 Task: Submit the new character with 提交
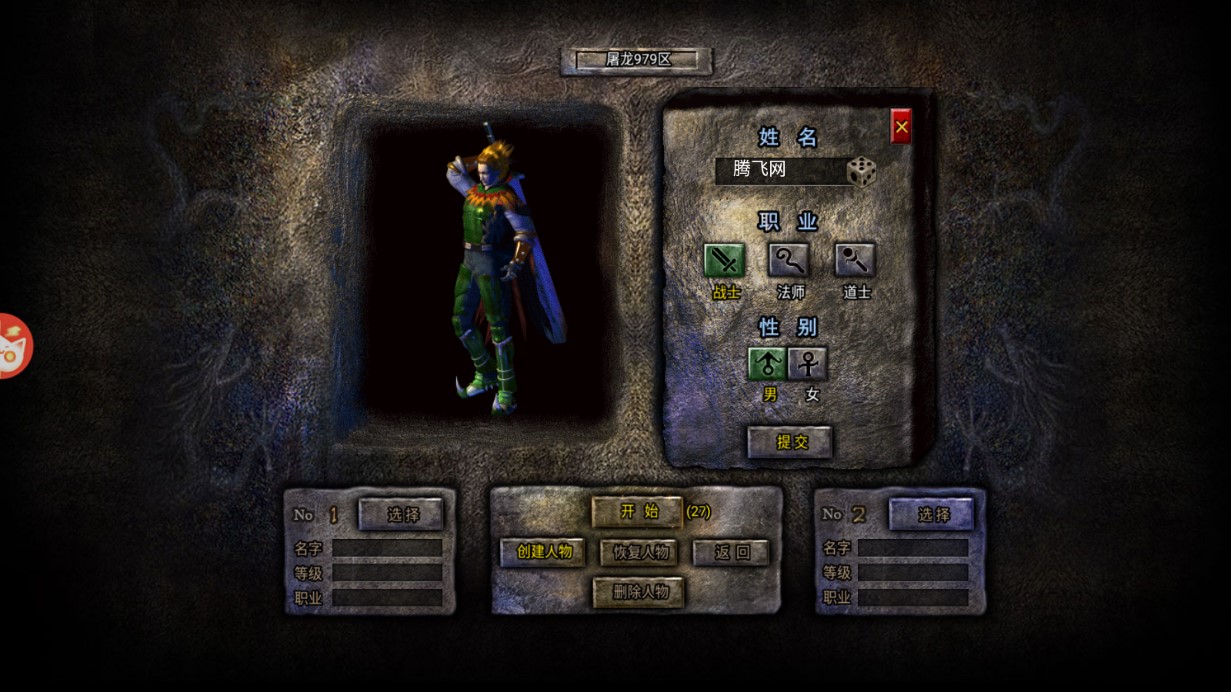pos(790,442)
